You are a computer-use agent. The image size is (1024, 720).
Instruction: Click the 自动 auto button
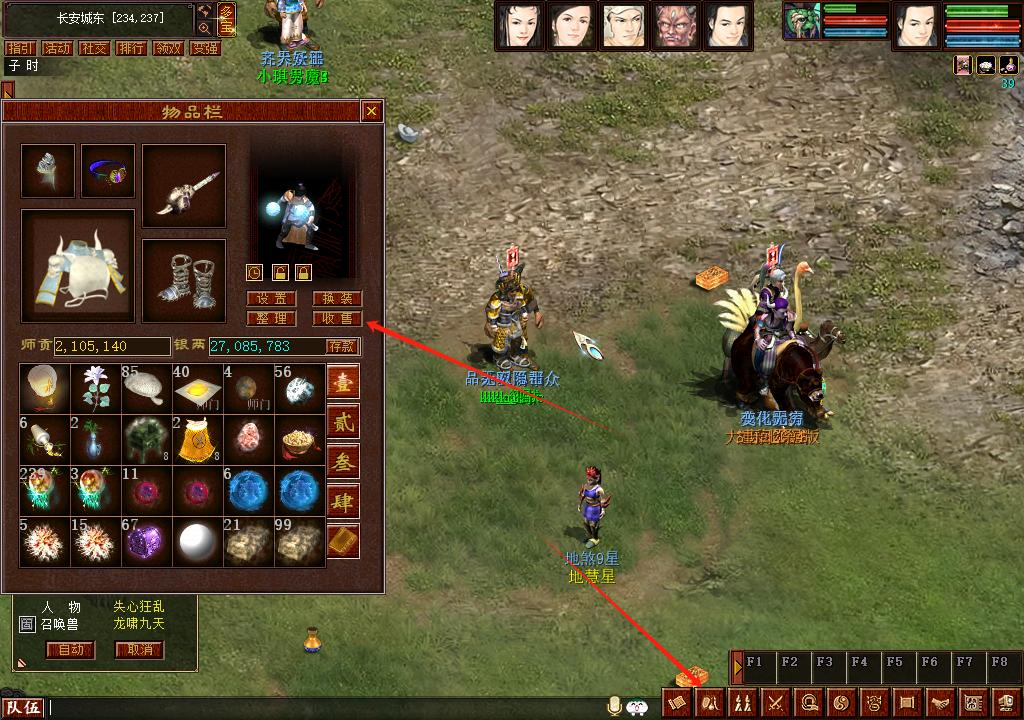point(70,650)
